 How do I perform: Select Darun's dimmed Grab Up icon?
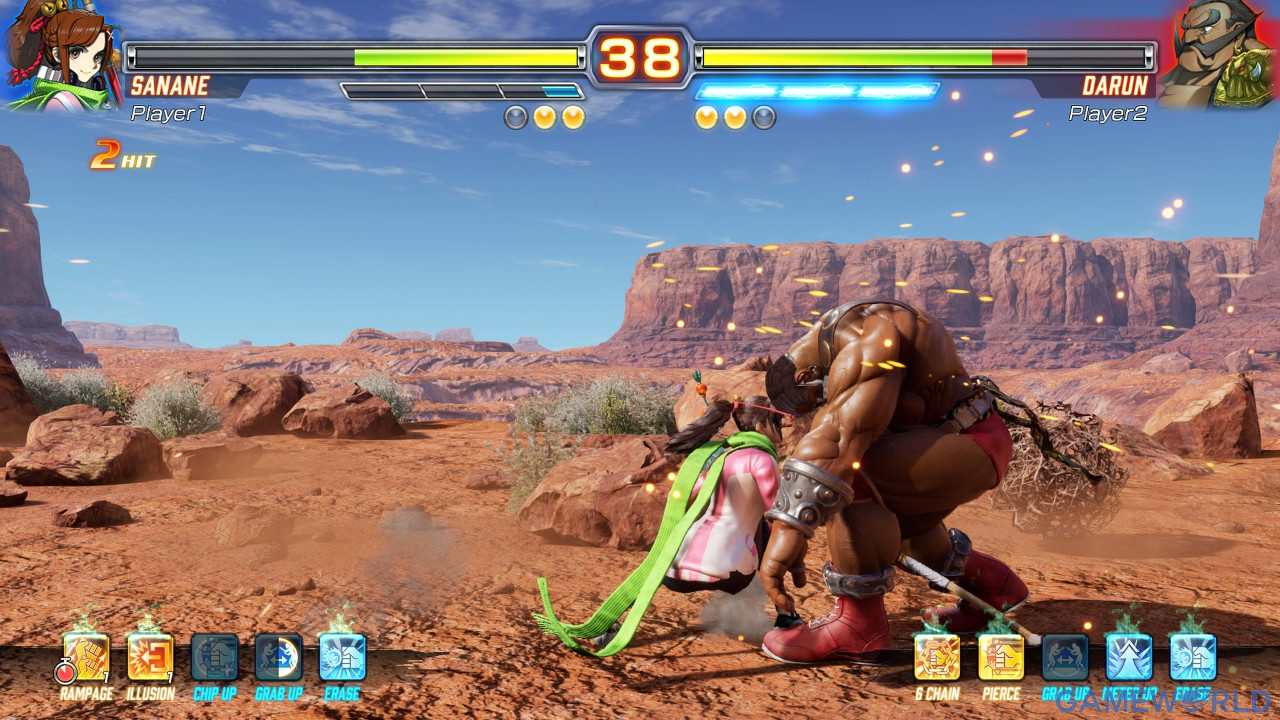[x=1065, y=658]
